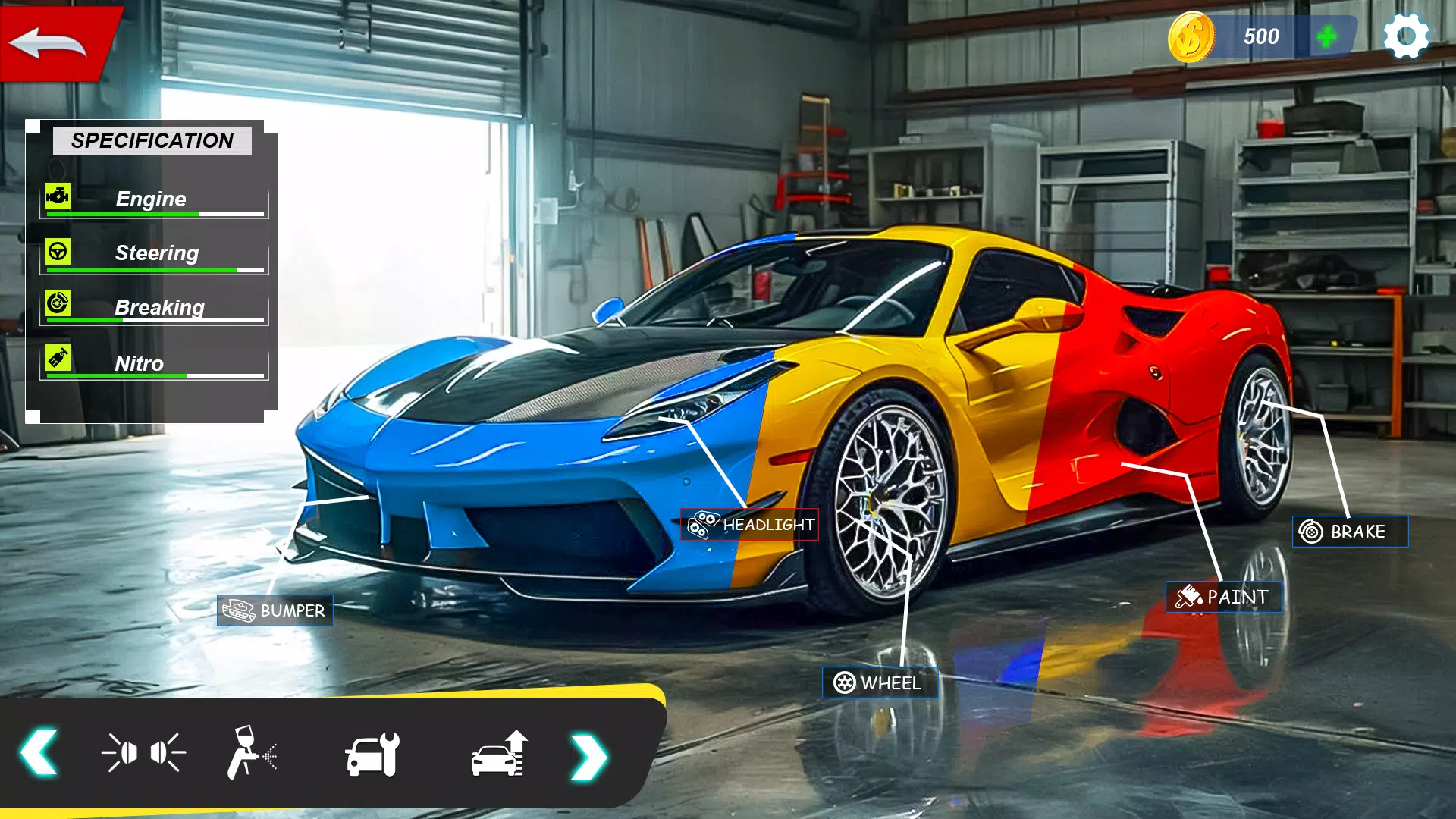Select the BRAKE customization option
The width and height of the screenshot is (1456, 819).
(x=1350, y=532)
